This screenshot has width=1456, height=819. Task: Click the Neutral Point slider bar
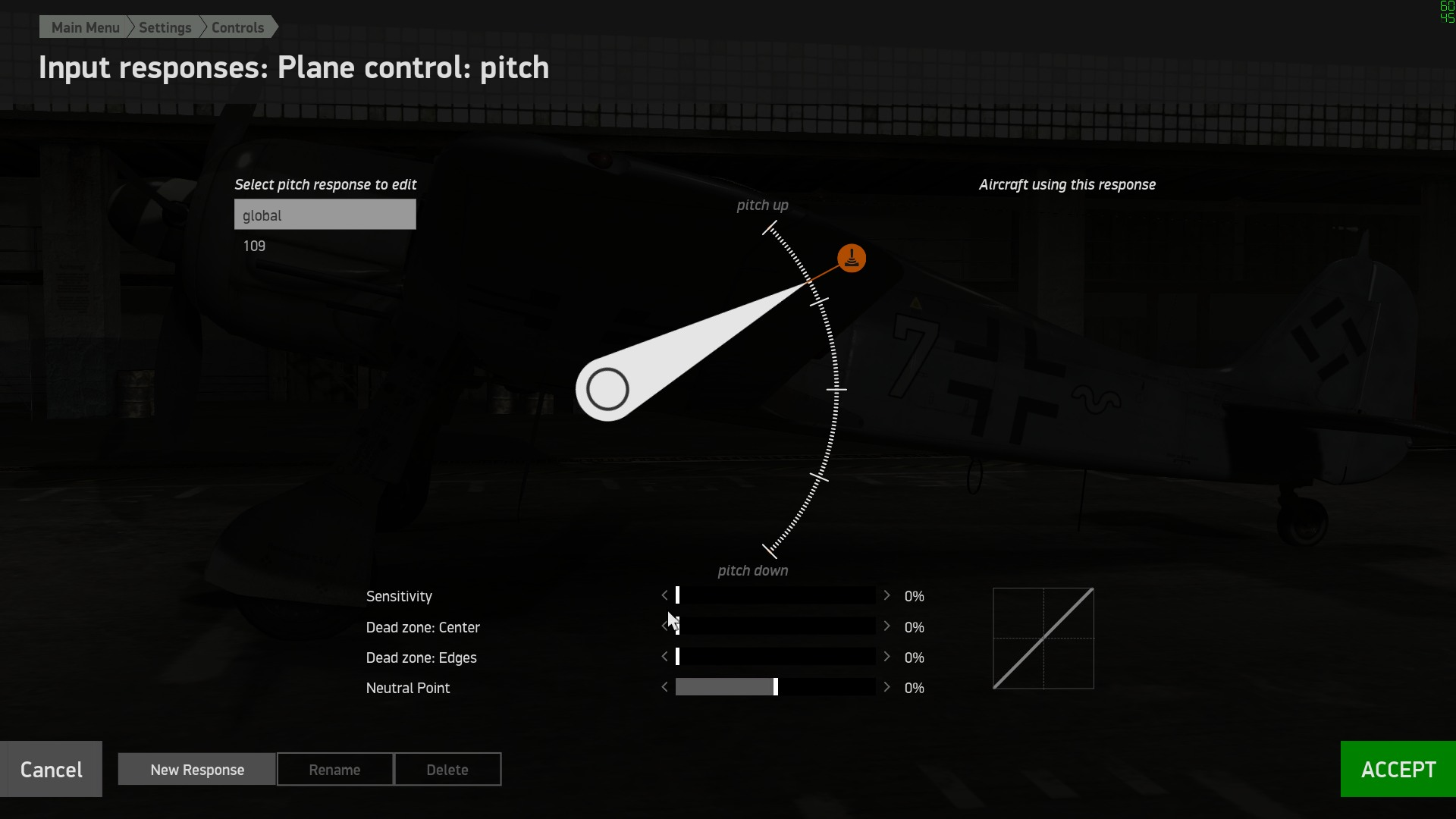(775, 687)
